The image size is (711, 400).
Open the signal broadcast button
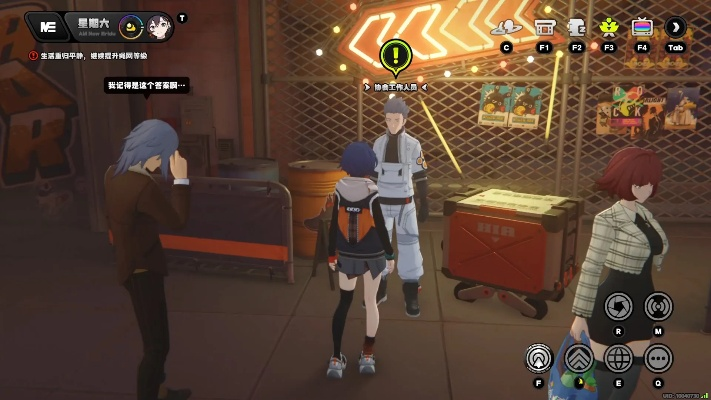tap(658, 305)
